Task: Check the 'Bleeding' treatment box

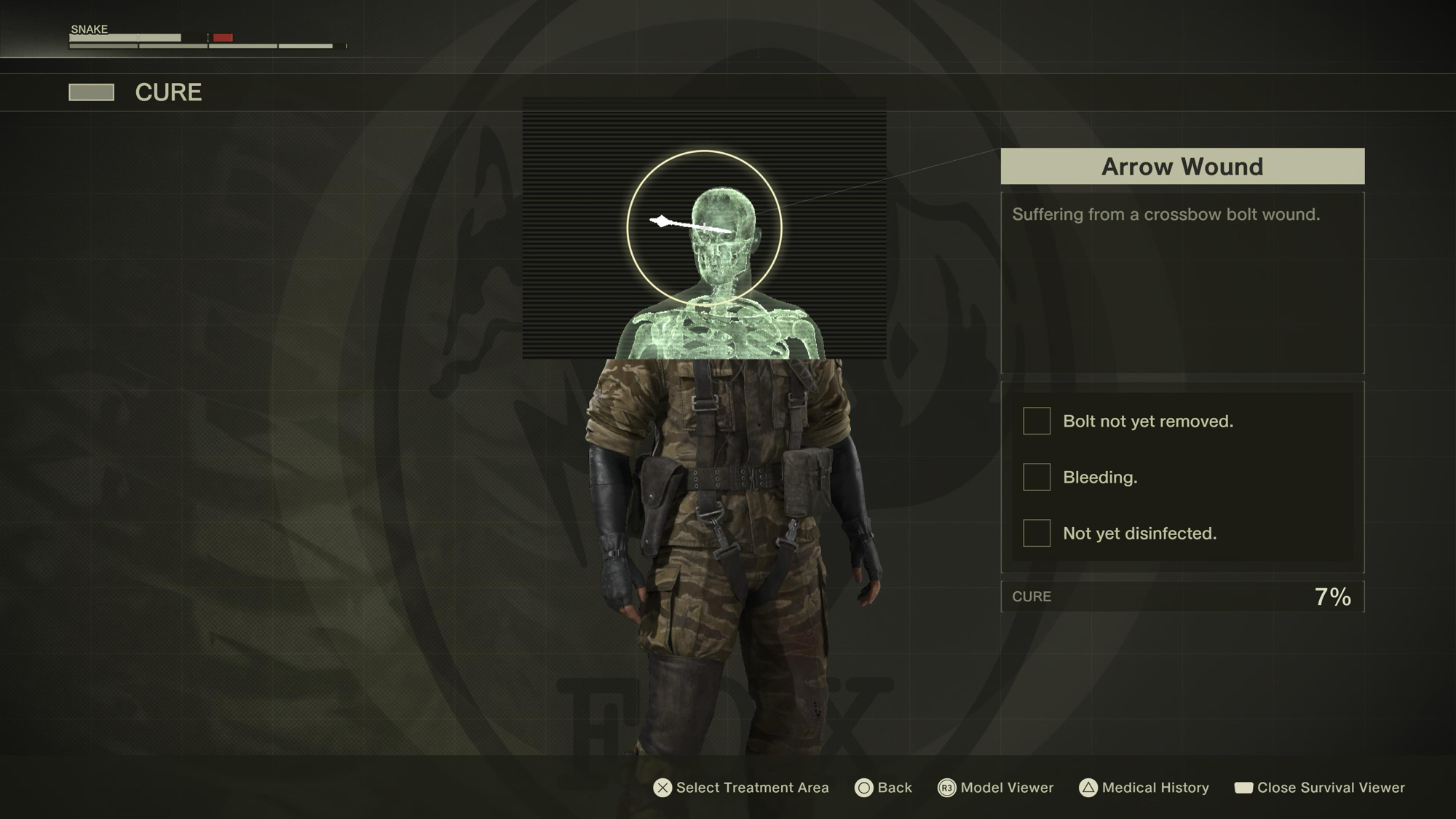Action: coord(1037,477)
